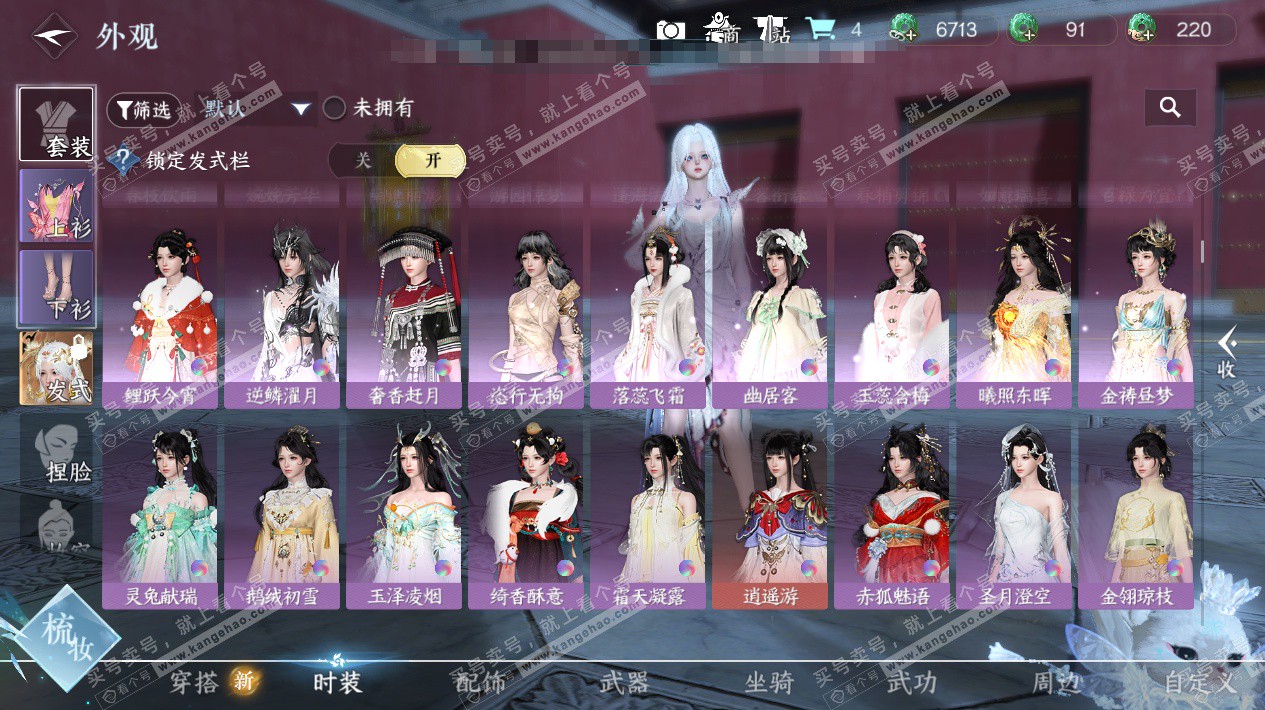Tap the camera photo icon
Screen dimensions: 1265x710
pos(671,30)
